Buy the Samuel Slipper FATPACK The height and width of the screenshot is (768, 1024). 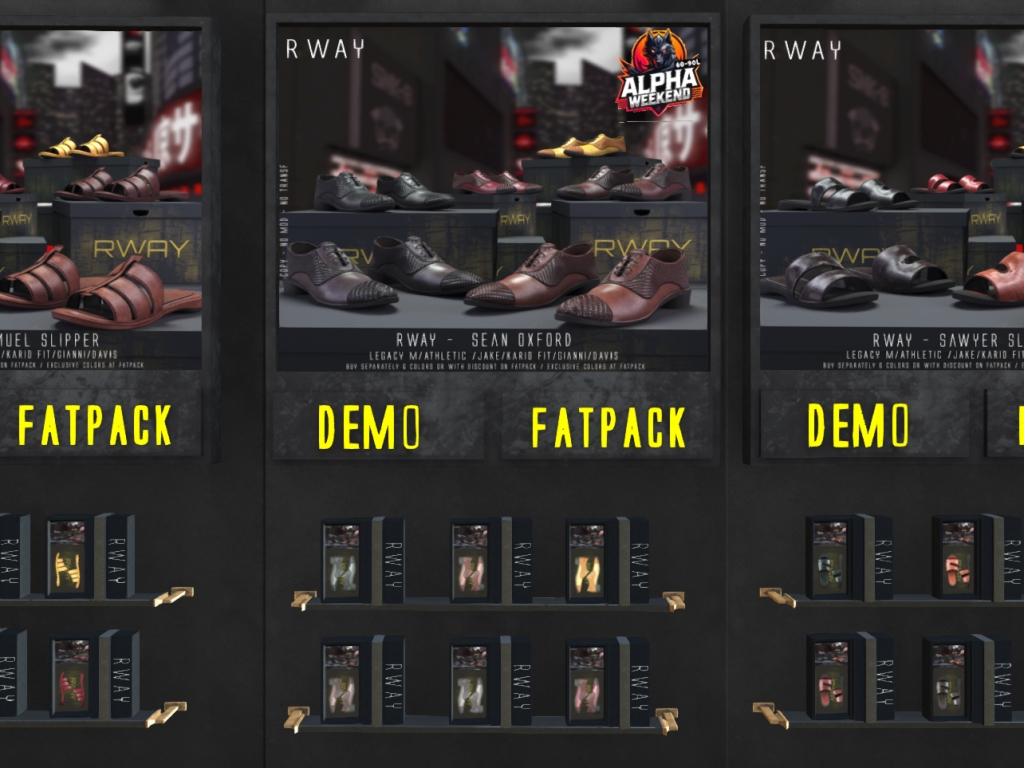tap(95, 425)
